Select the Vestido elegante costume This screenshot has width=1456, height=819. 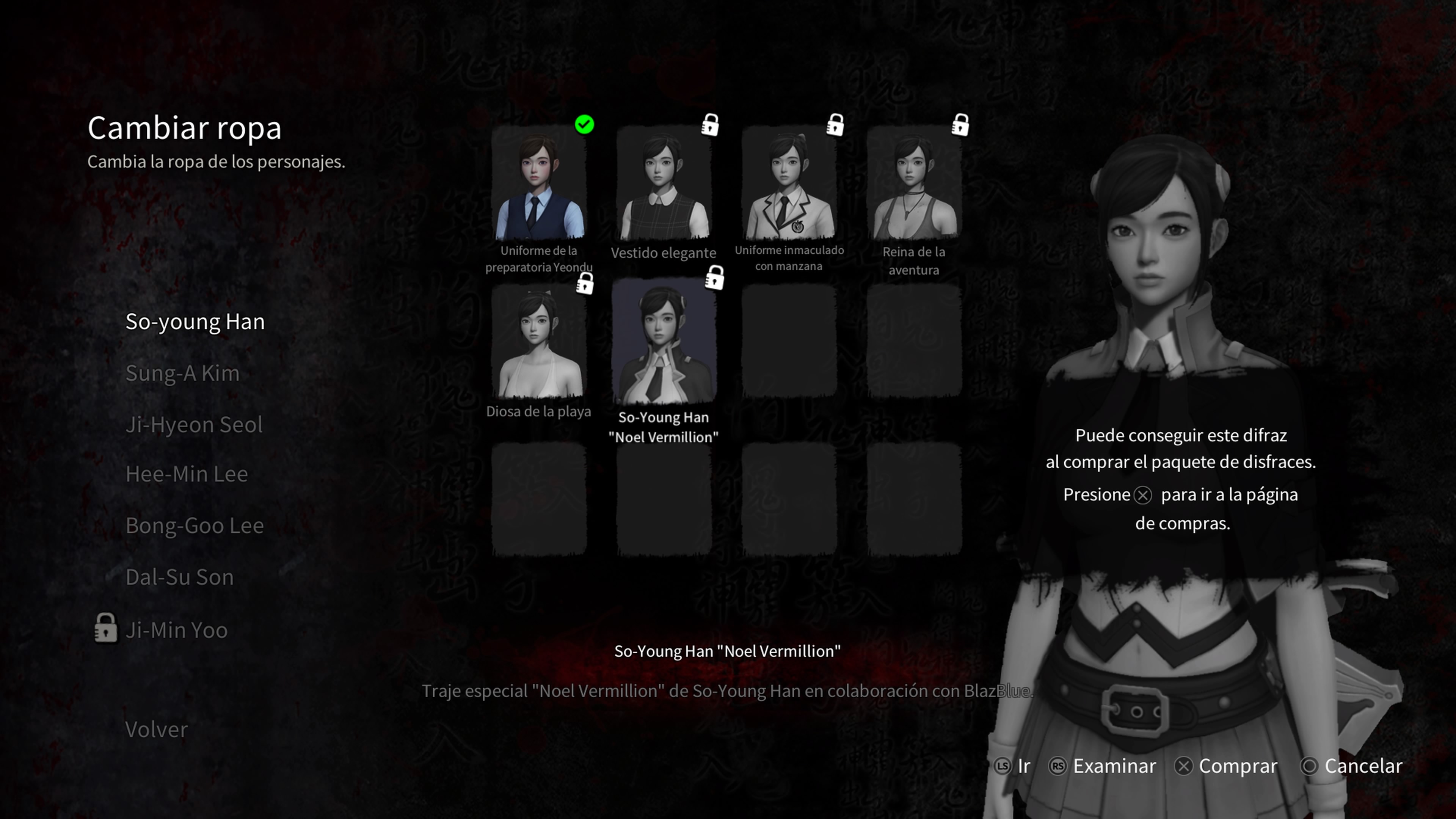664,187
